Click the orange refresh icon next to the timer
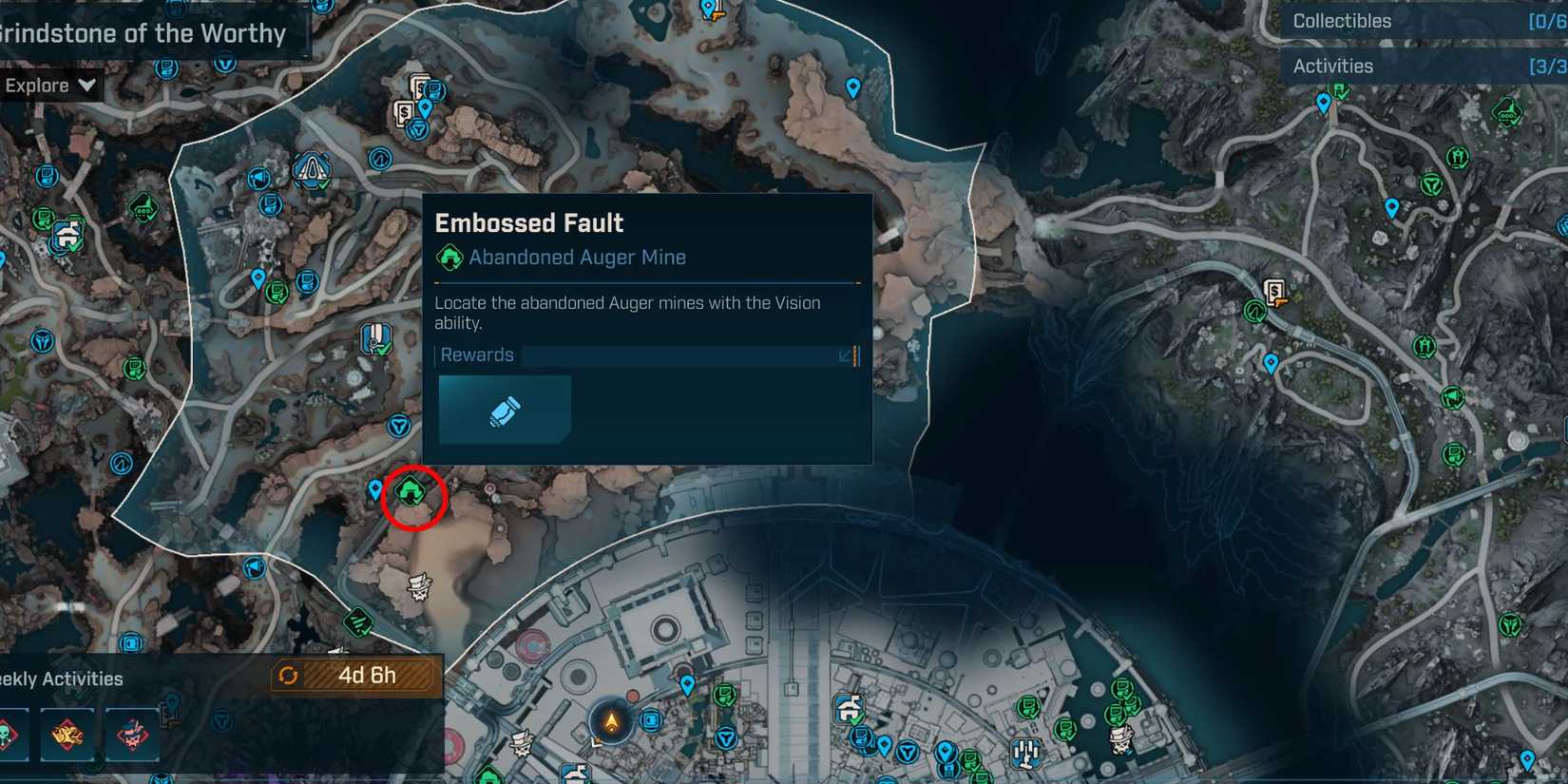The image size is (1568, 784). pos(290,677)
